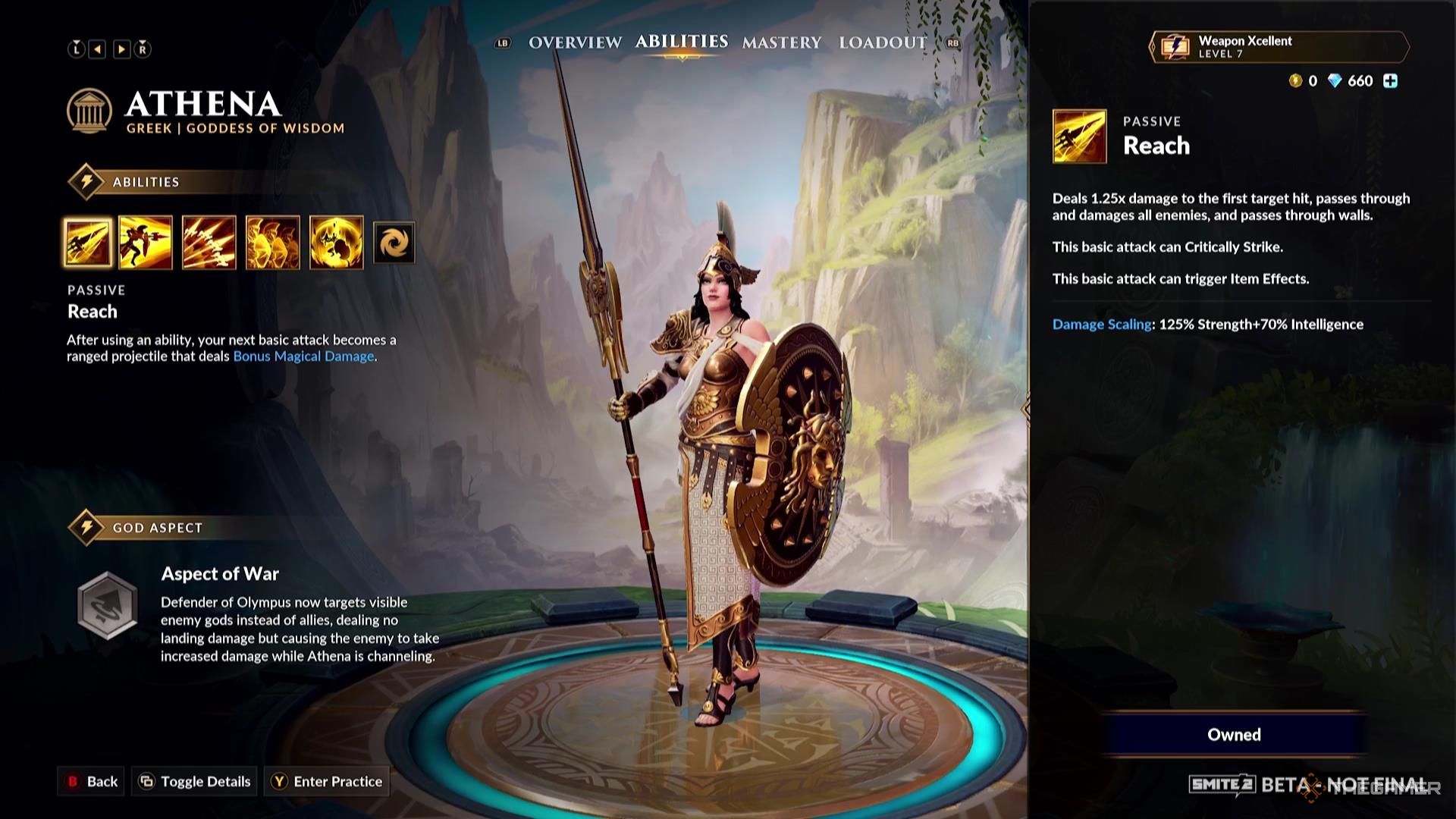1456x819 pixels.
Task: Select the row of shields ability icon
Action: point(273,243)
